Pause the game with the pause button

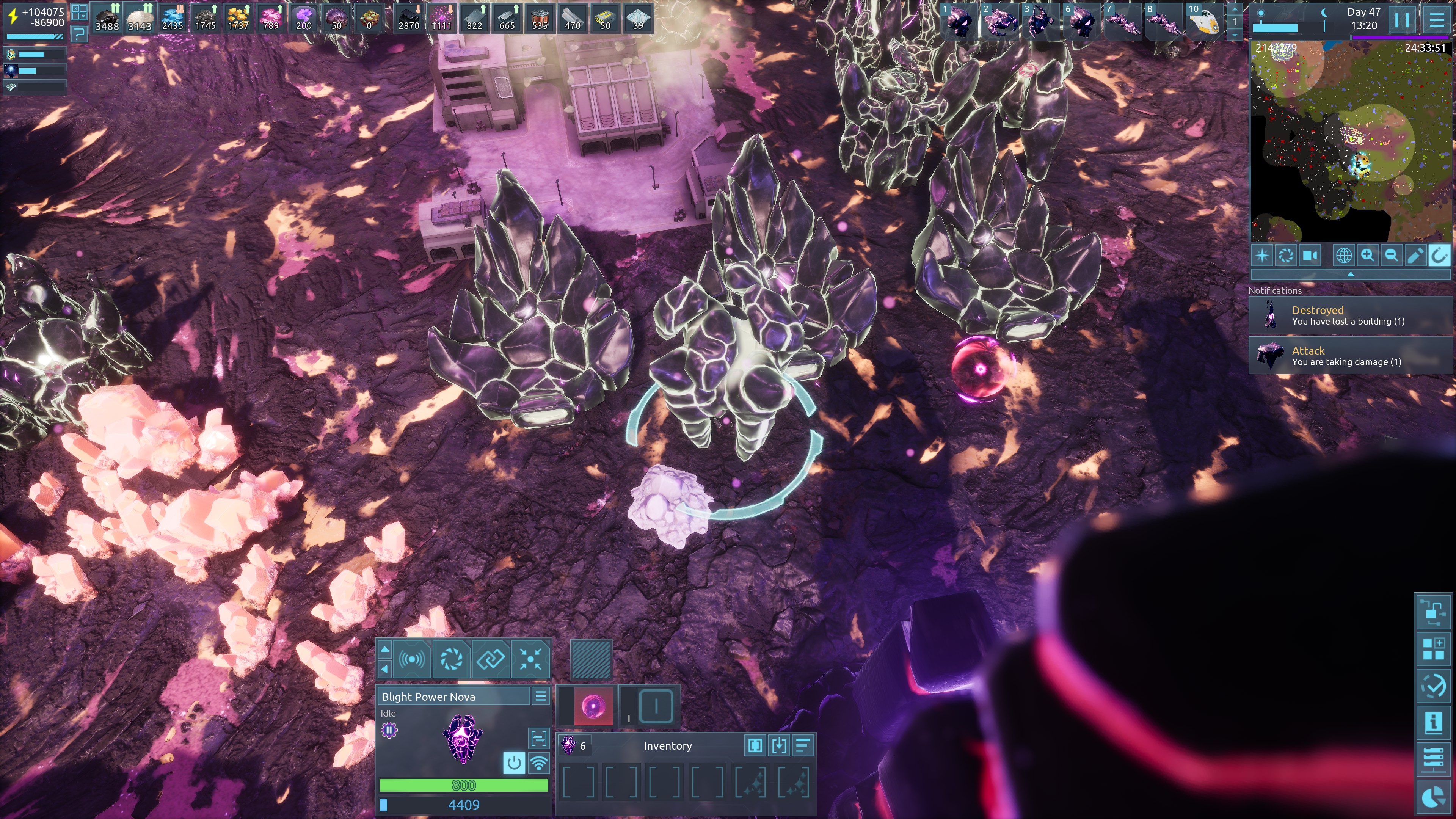click(x=1401, y=20)
